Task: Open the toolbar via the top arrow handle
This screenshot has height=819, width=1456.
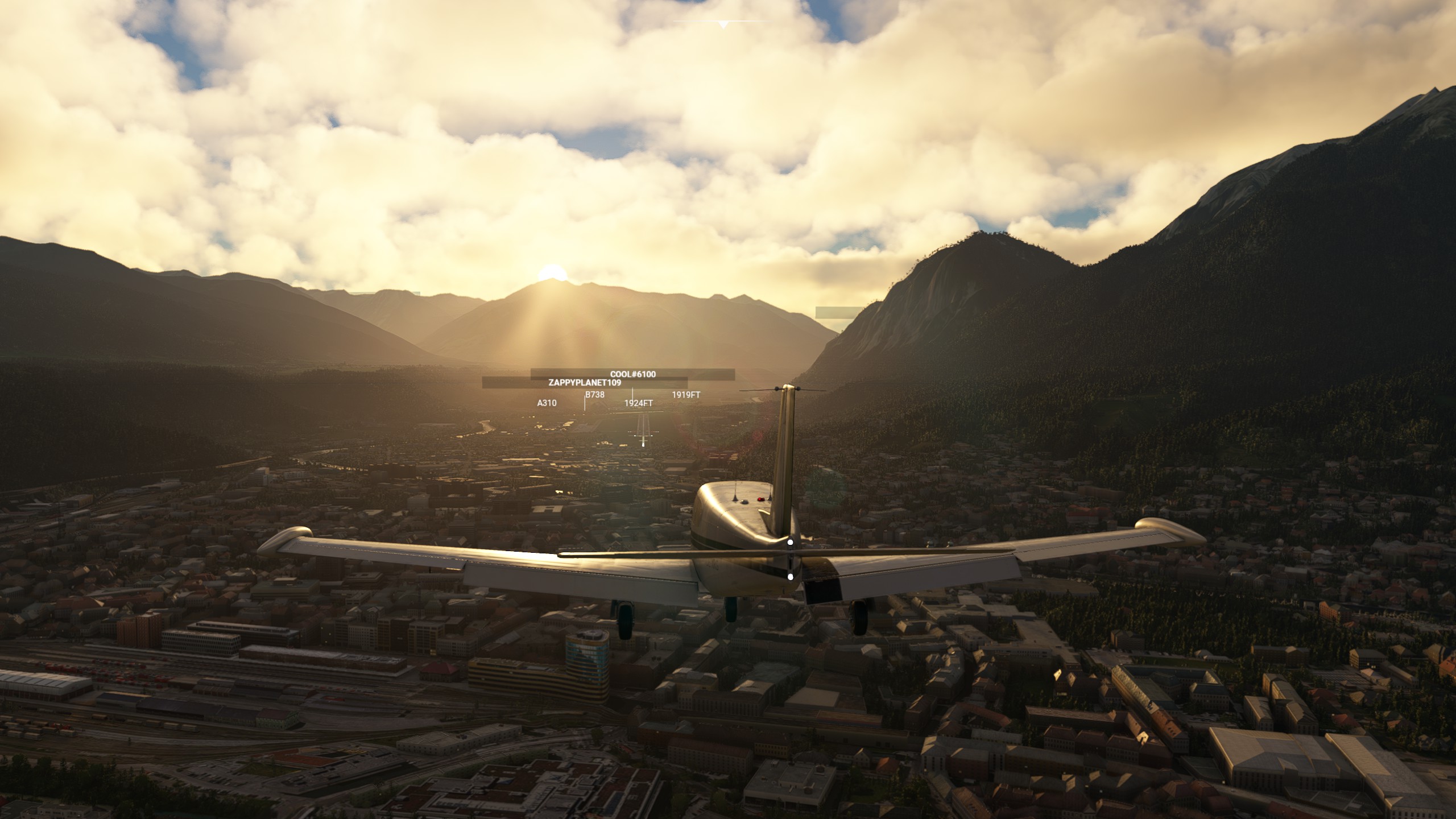Action: click(723, 24)
